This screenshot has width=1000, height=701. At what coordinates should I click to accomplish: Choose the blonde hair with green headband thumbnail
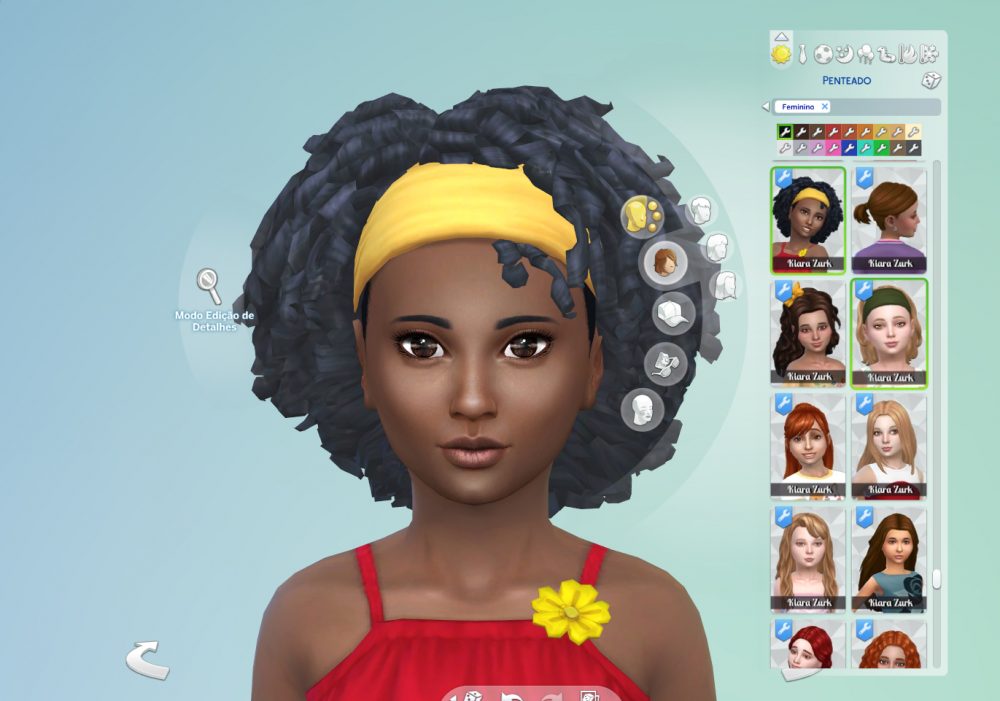[889, 333]
